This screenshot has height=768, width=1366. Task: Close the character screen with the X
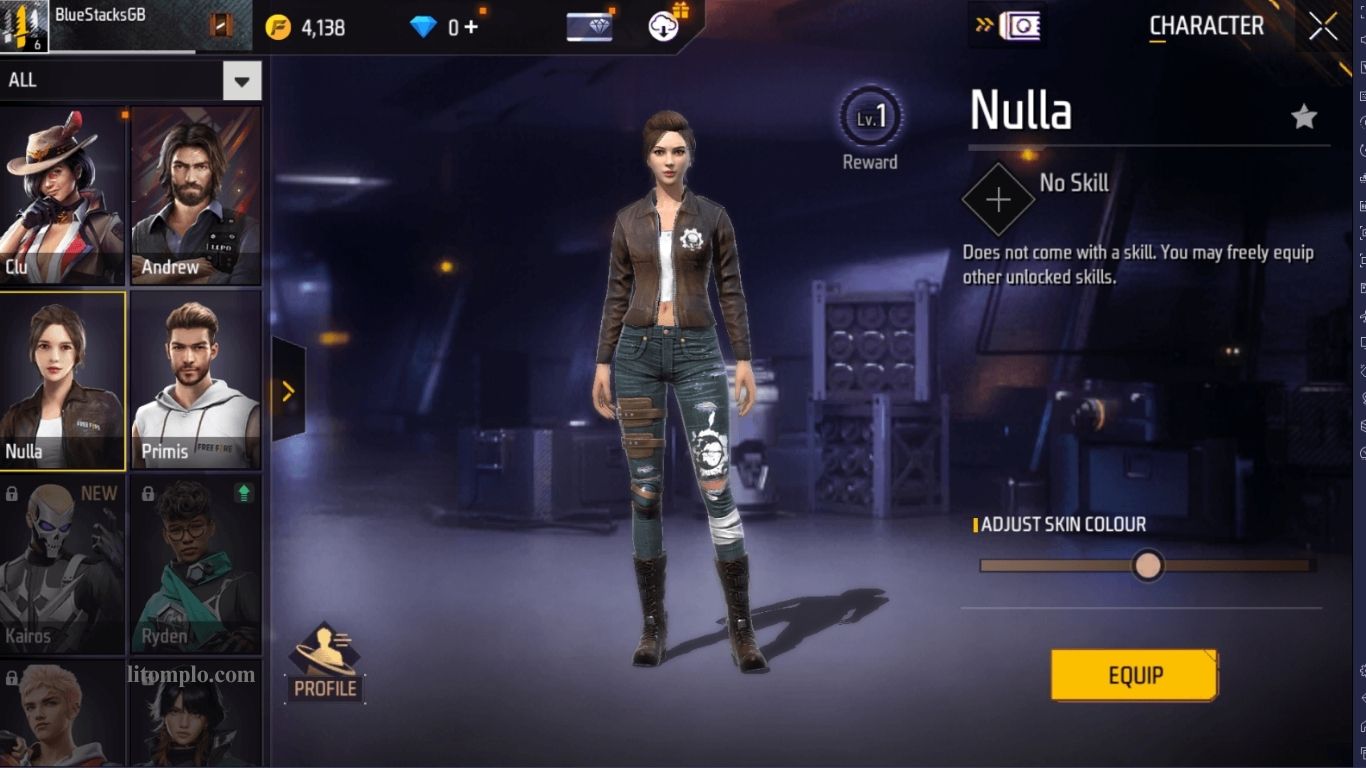tap(1322, 27)
